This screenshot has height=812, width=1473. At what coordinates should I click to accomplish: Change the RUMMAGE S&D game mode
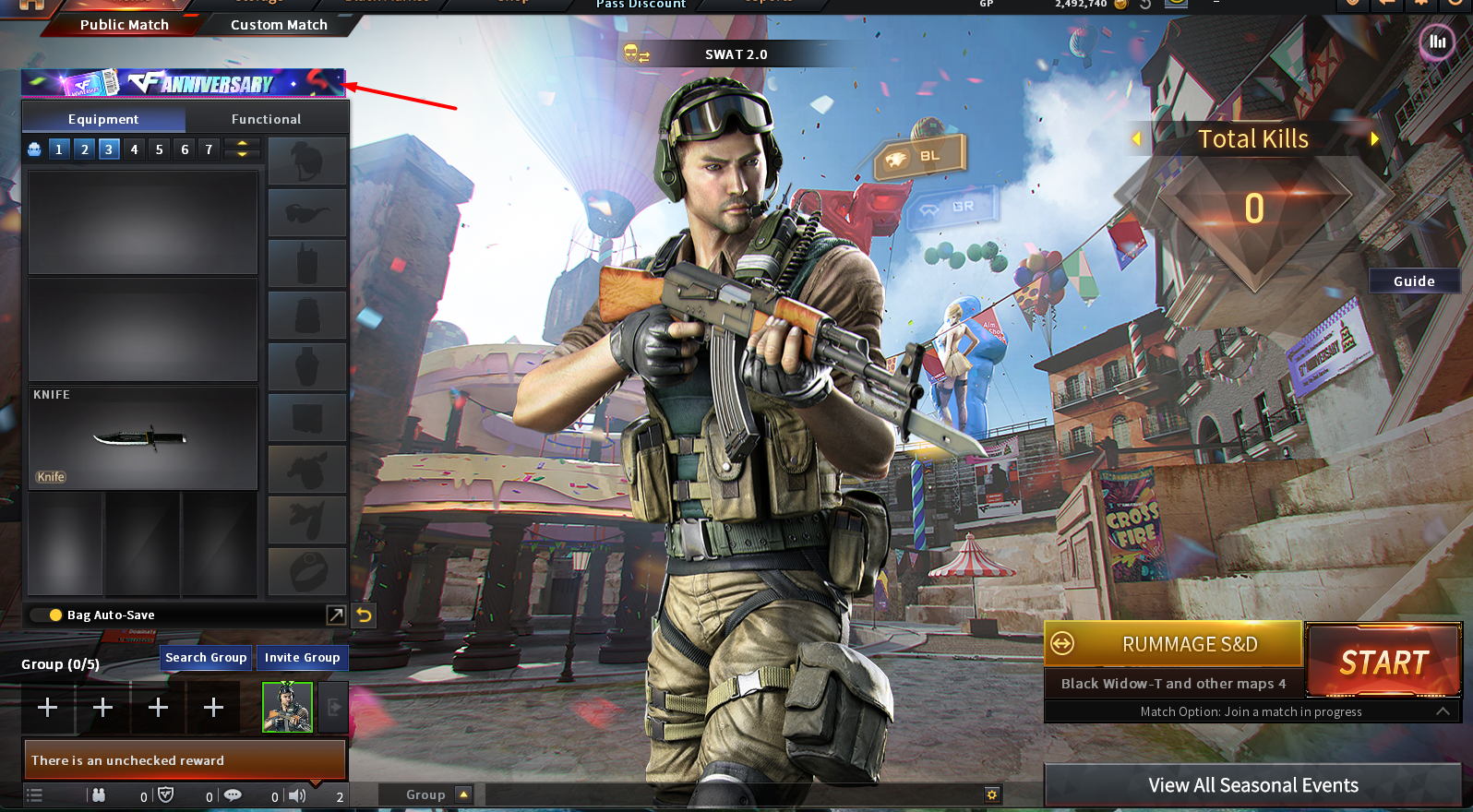(x=1173, y=644)
